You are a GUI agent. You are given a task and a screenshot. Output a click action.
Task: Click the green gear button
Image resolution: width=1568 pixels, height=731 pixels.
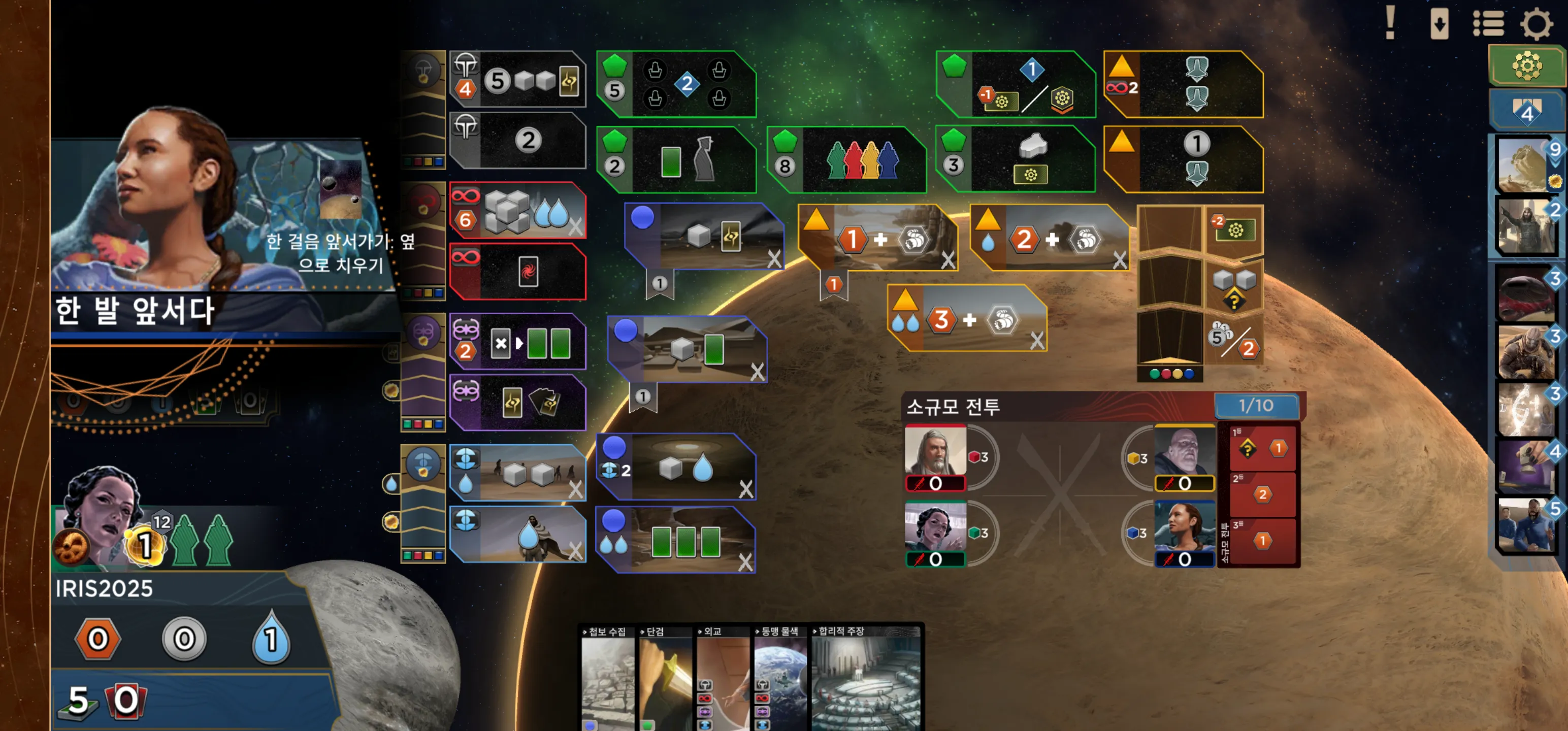tap(1526, 65)
